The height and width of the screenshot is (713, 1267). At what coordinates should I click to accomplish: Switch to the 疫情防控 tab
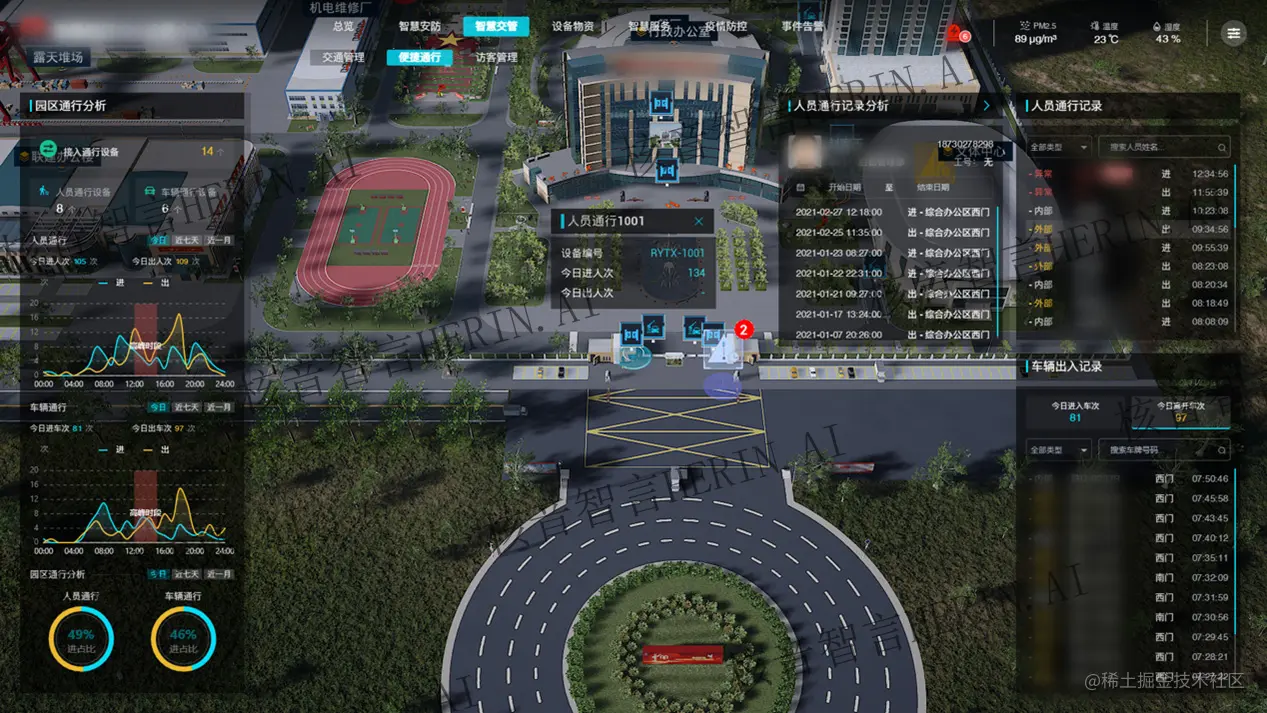tap(726, 26)
